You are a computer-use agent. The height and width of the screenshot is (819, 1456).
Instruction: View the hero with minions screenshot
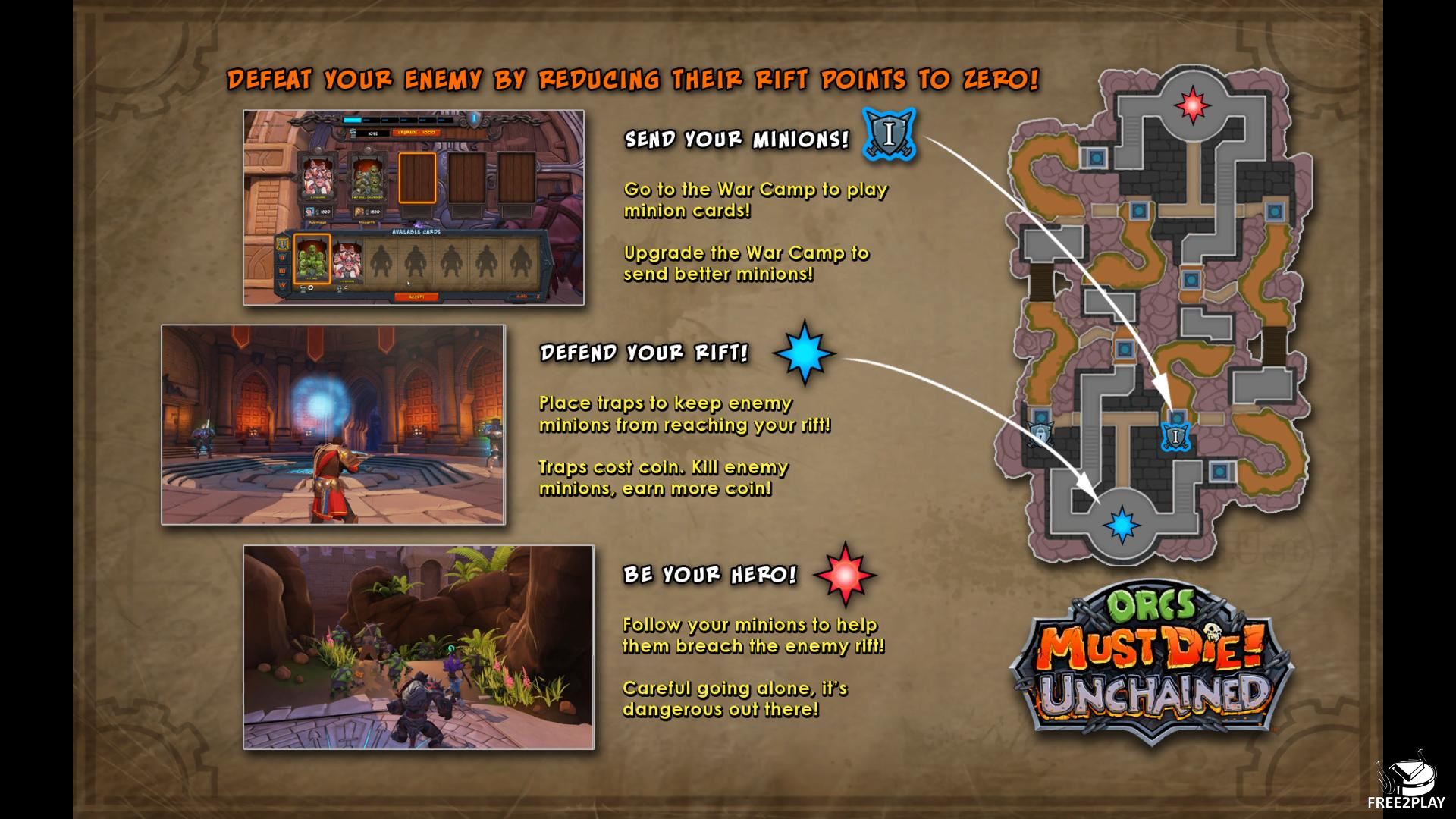419,647
